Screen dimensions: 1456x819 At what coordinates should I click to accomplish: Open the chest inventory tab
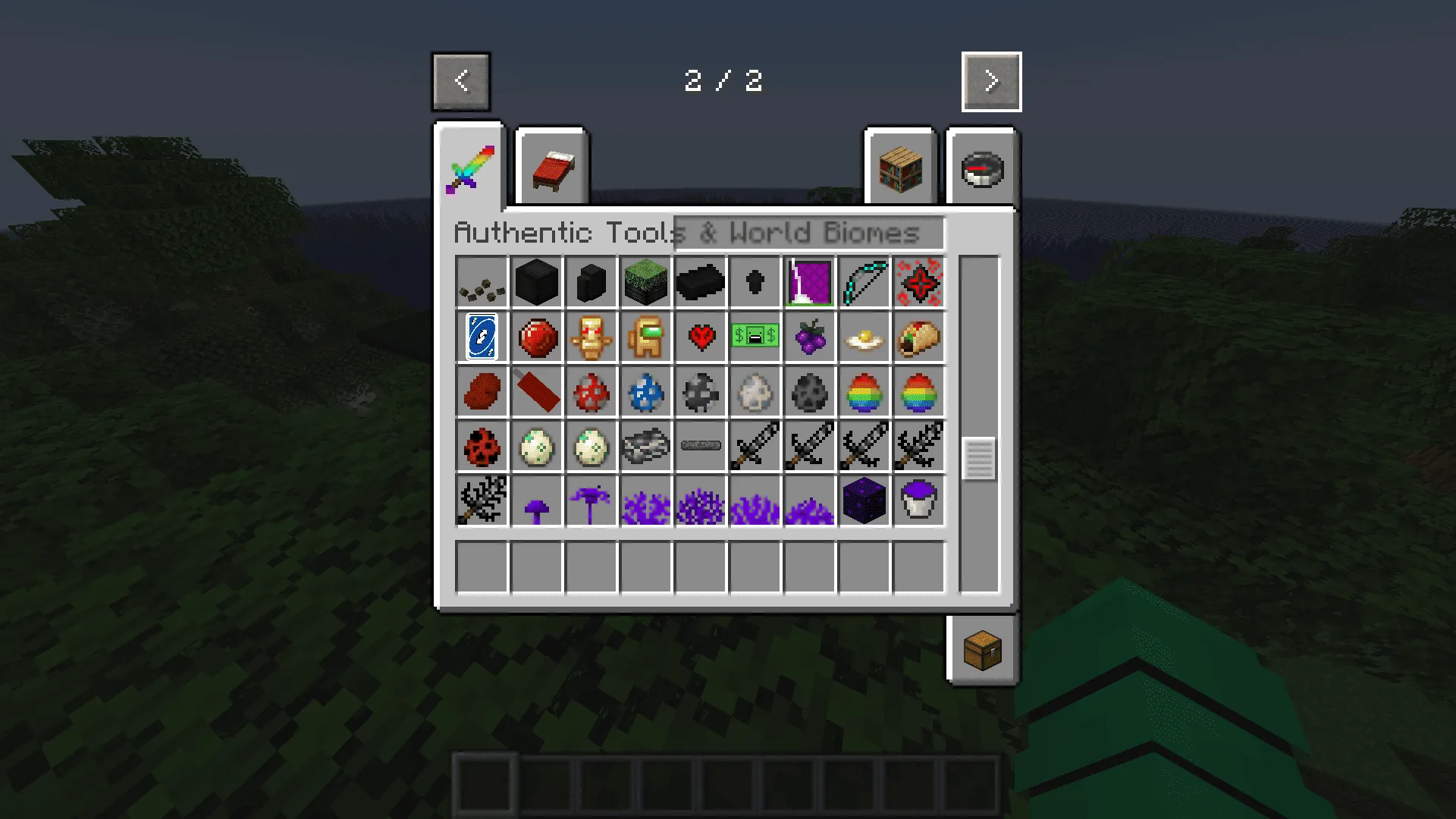(x=982, y=650)
